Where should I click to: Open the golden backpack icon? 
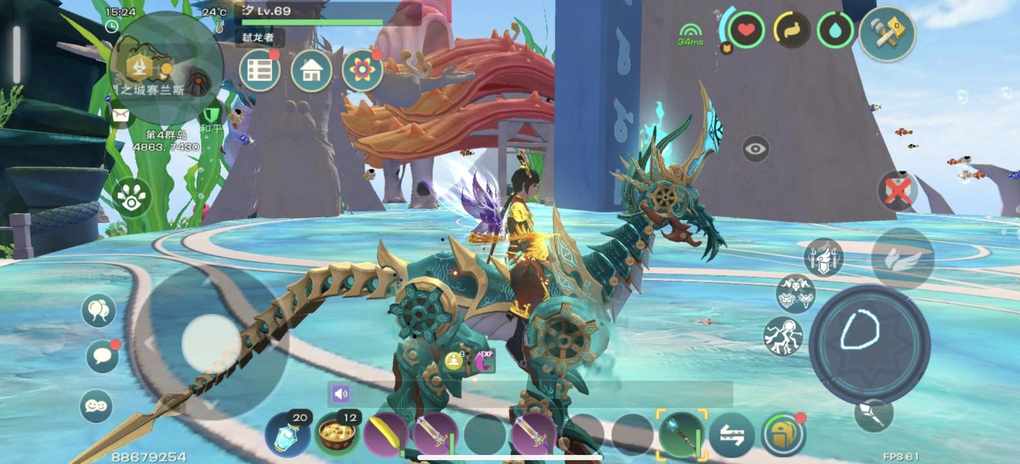point(783,434)
